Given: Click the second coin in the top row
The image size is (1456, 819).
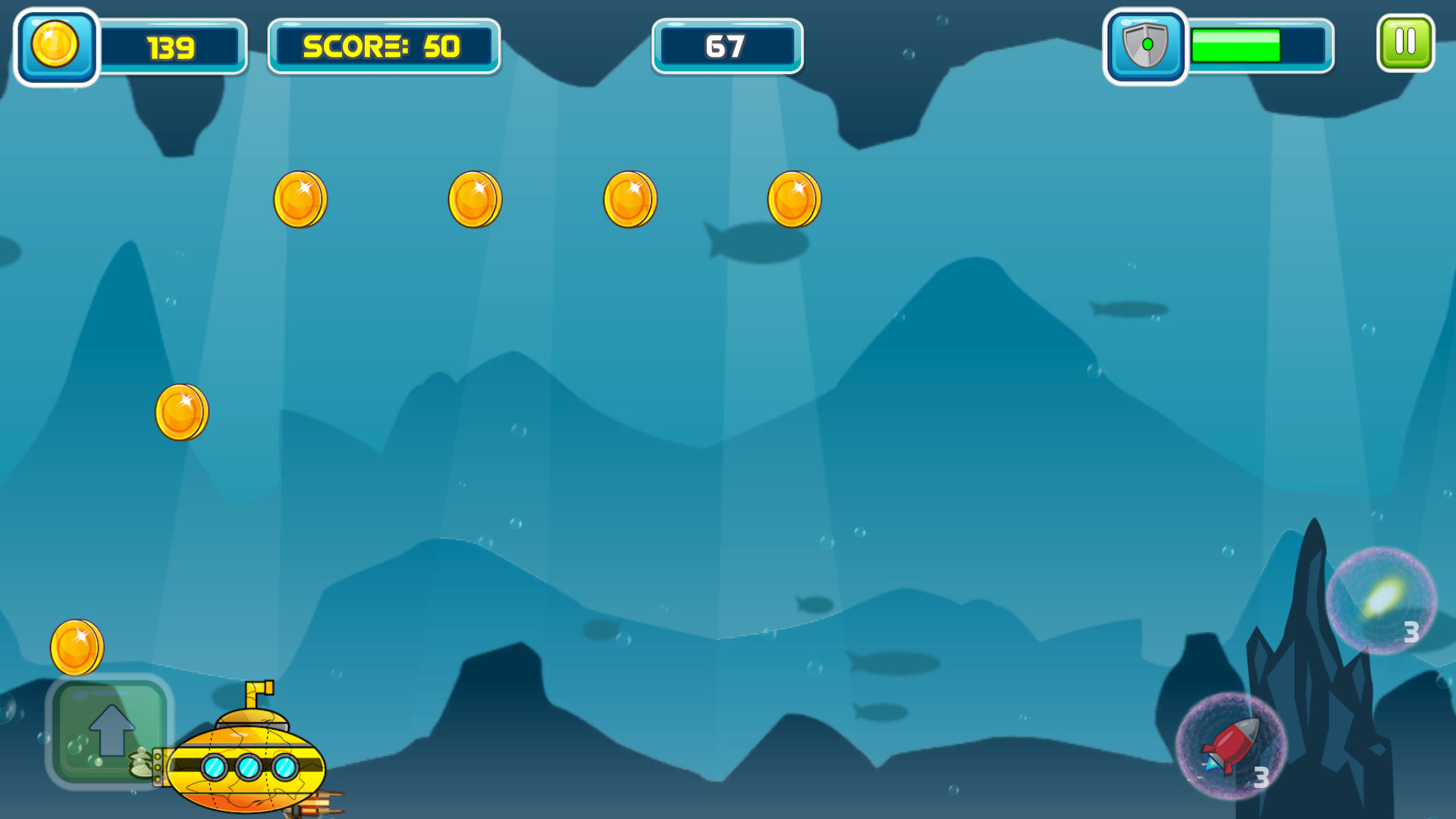Looking at the screenshot, I should 475,199.
